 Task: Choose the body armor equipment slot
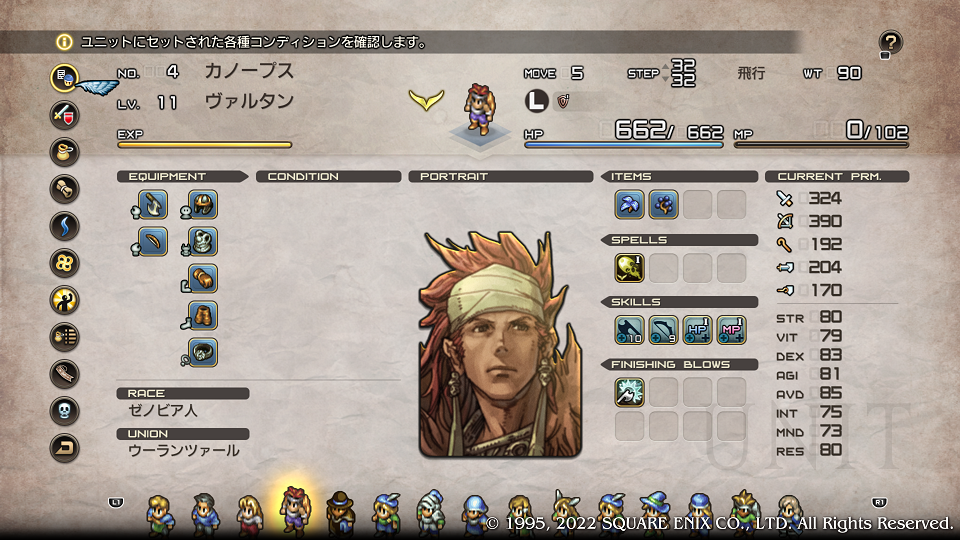pos(203,242)
